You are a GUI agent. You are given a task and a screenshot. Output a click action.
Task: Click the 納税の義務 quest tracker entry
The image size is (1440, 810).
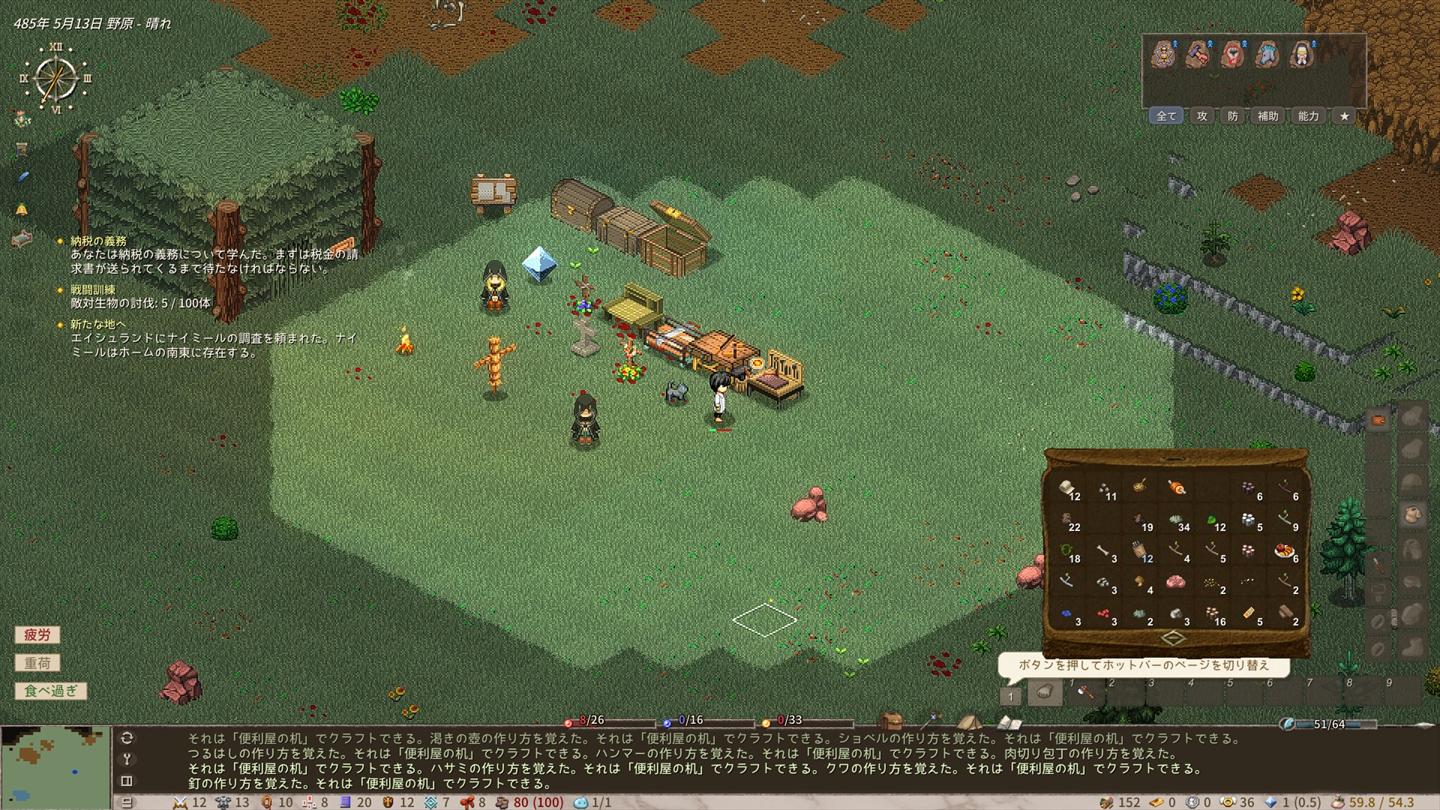click(98, 241)
